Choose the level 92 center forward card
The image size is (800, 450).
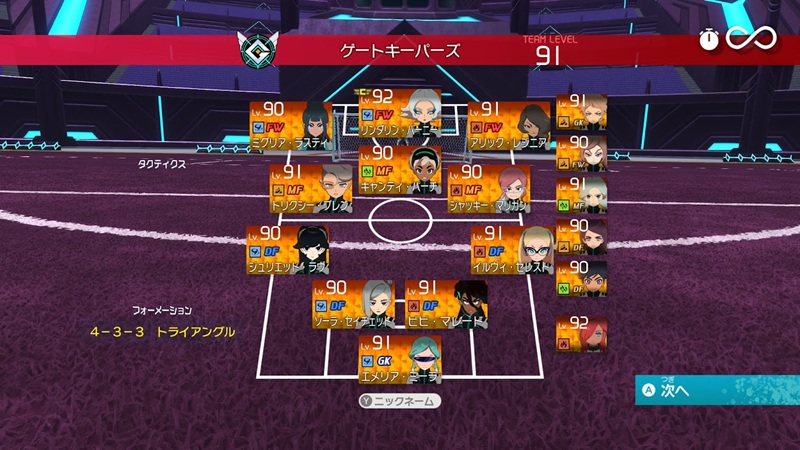[399, 111]
